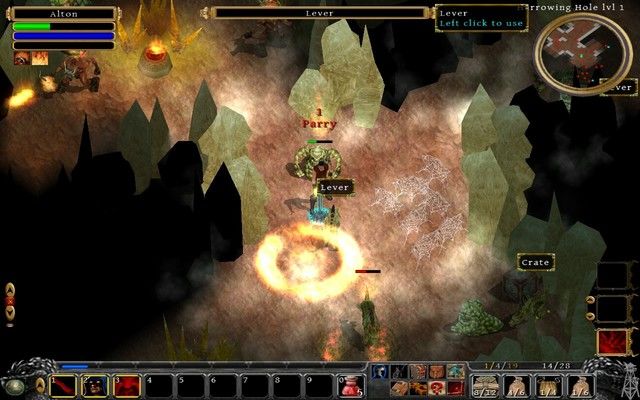Open the treasure chest menu icon

[x=398, y=388]
